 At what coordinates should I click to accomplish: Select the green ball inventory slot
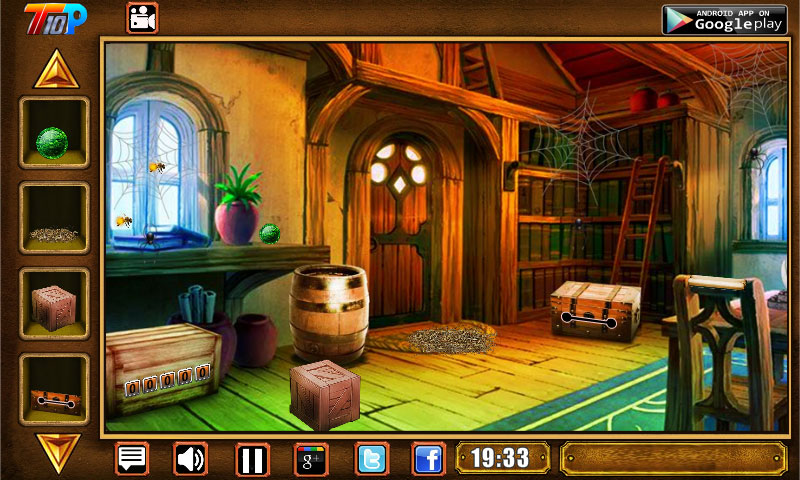tap(54, 132)
